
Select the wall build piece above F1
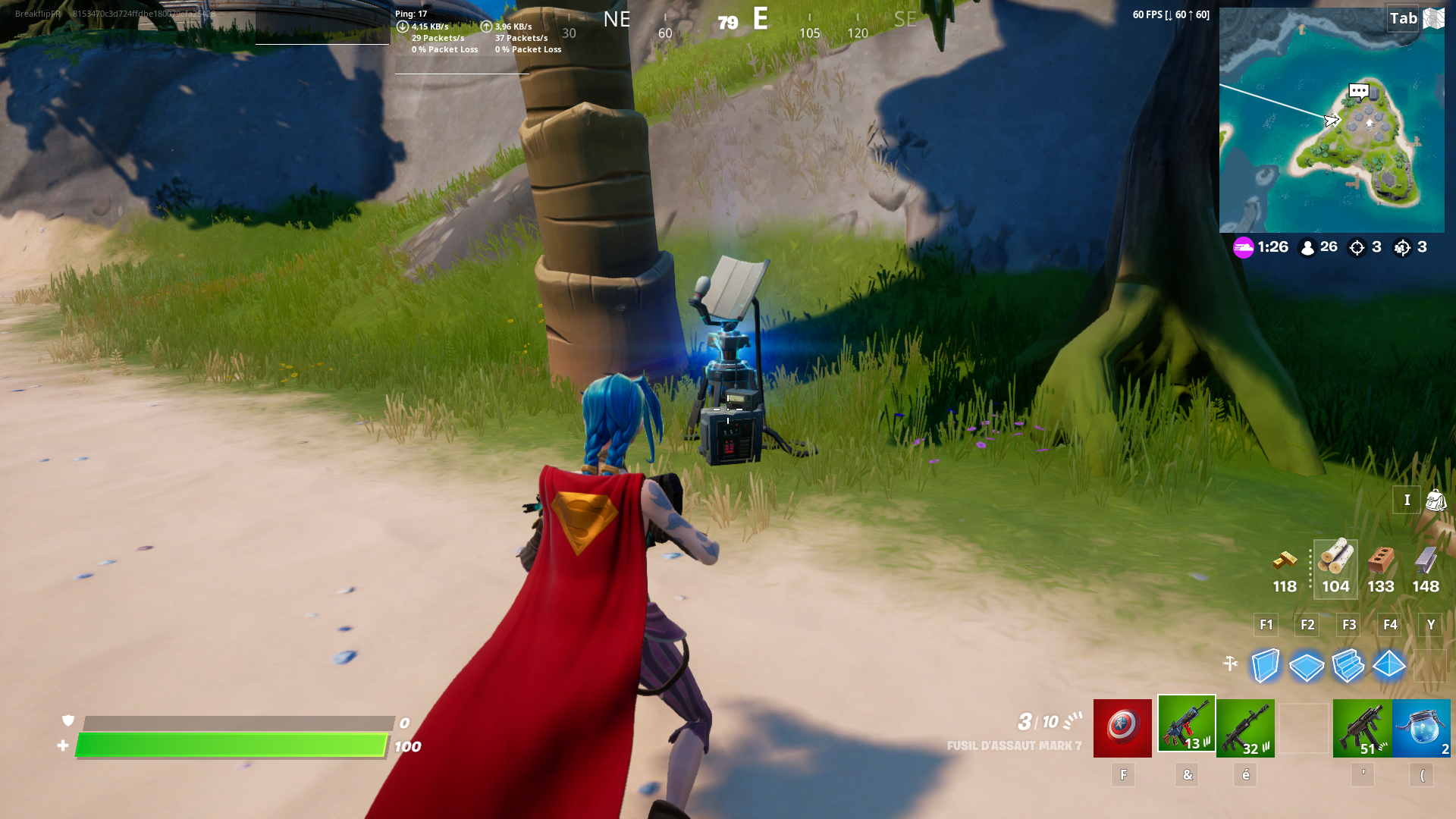(x=1266, y=667)
